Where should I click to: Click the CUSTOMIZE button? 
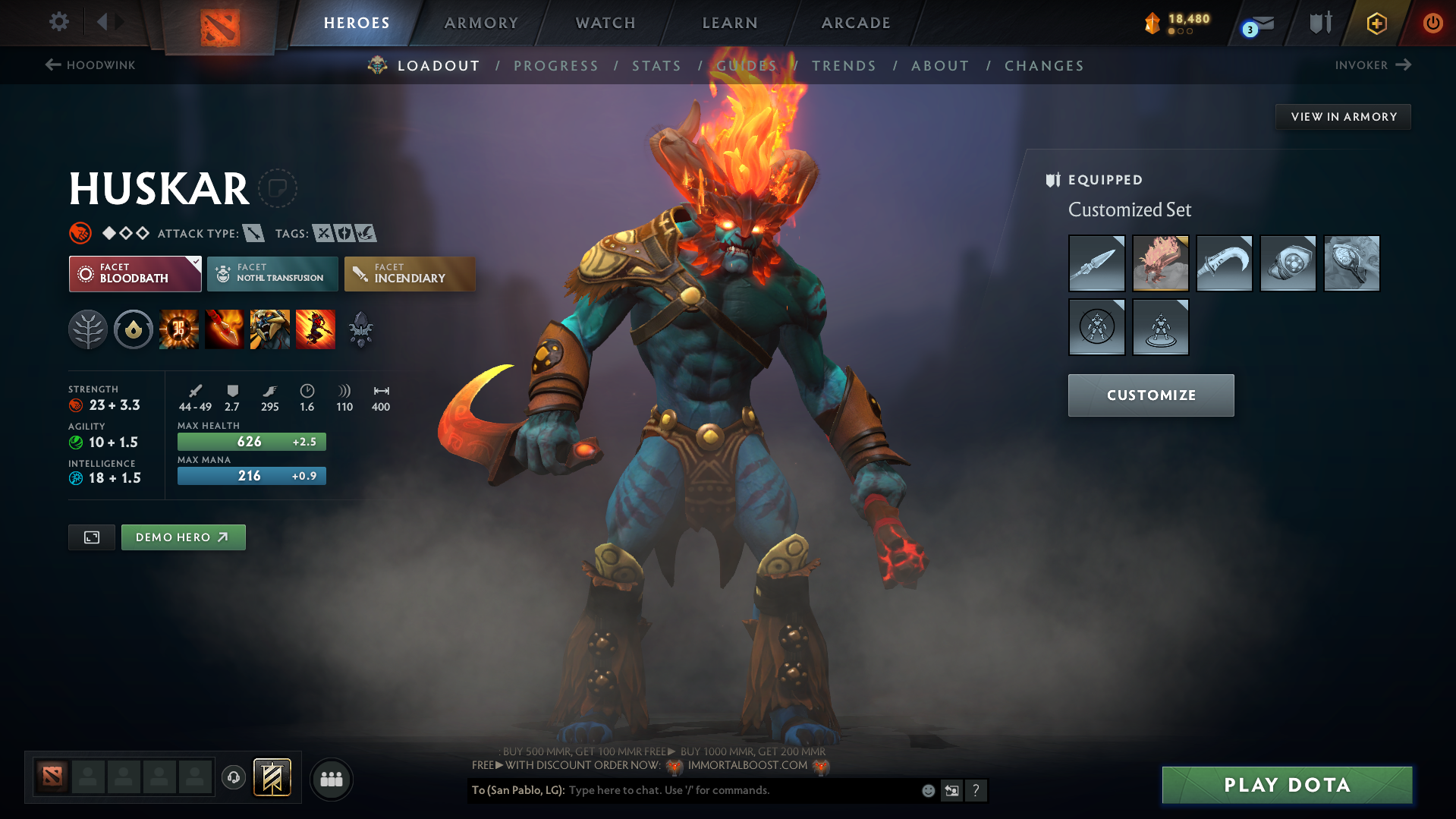1150,395
